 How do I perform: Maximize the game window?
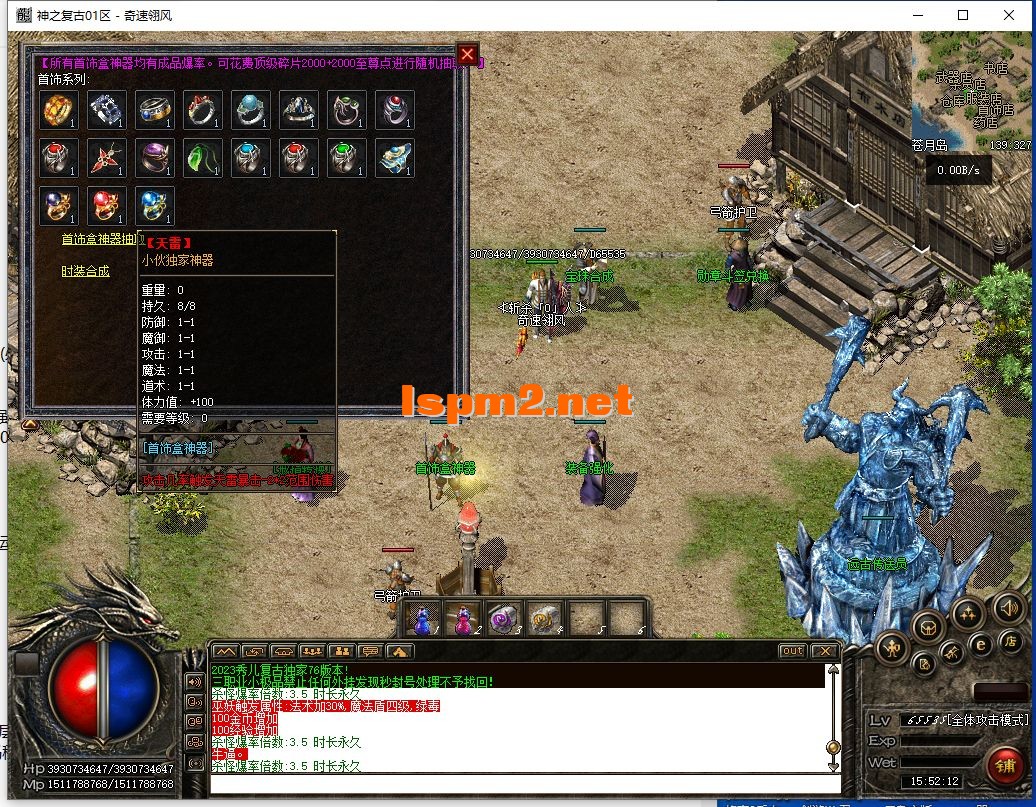963,15
